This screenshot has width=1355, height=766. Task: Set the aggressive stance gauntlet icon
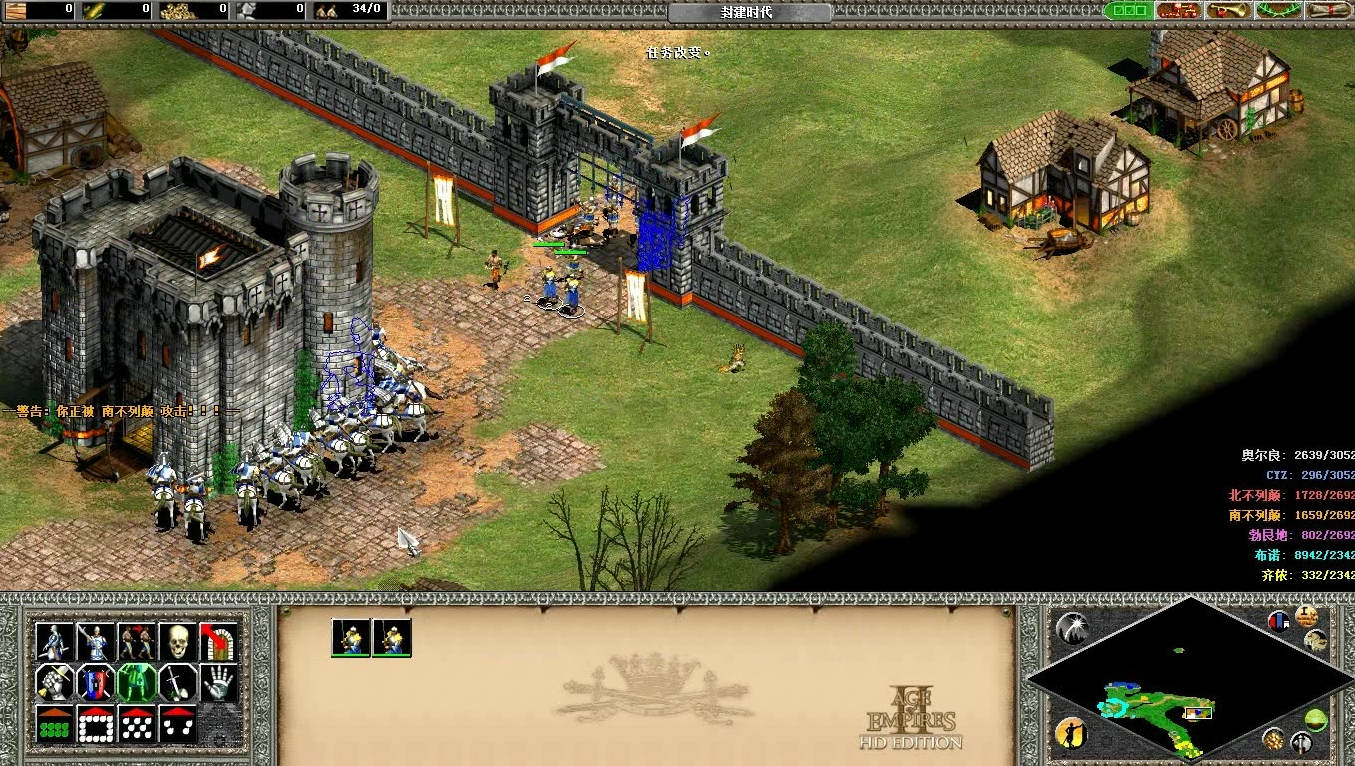[56, 682]
